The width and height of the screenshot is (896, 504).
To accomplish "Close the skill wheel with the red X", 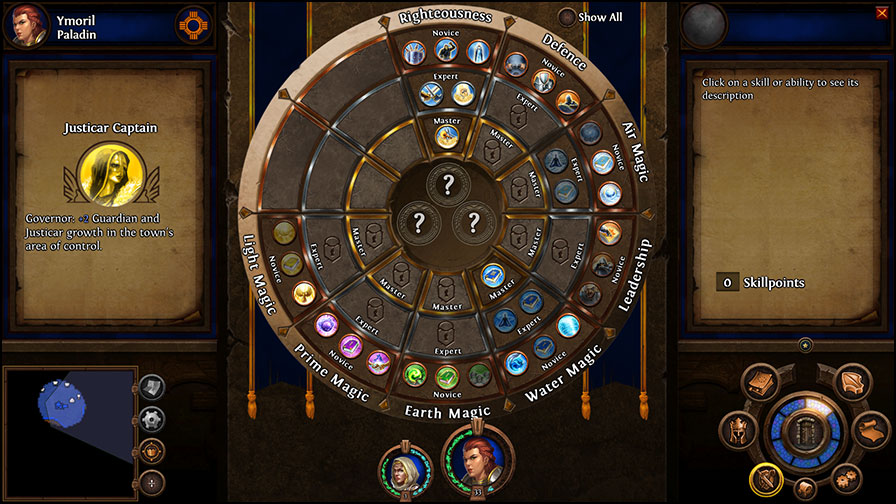I will 881,13.
